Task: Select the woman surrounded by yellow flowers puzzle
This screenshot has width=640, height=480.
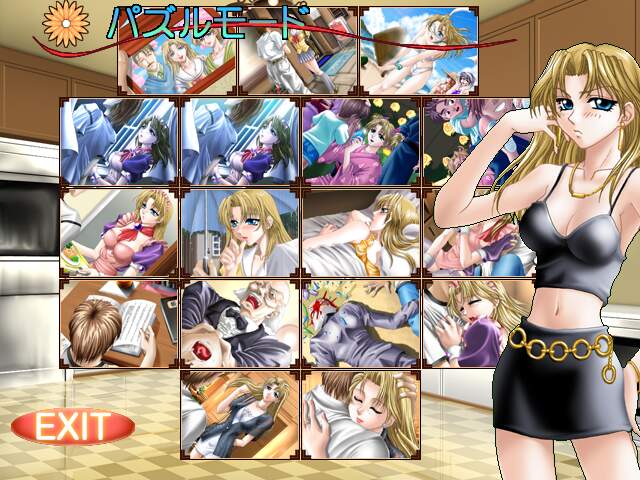Action: (x=361, y=142)
